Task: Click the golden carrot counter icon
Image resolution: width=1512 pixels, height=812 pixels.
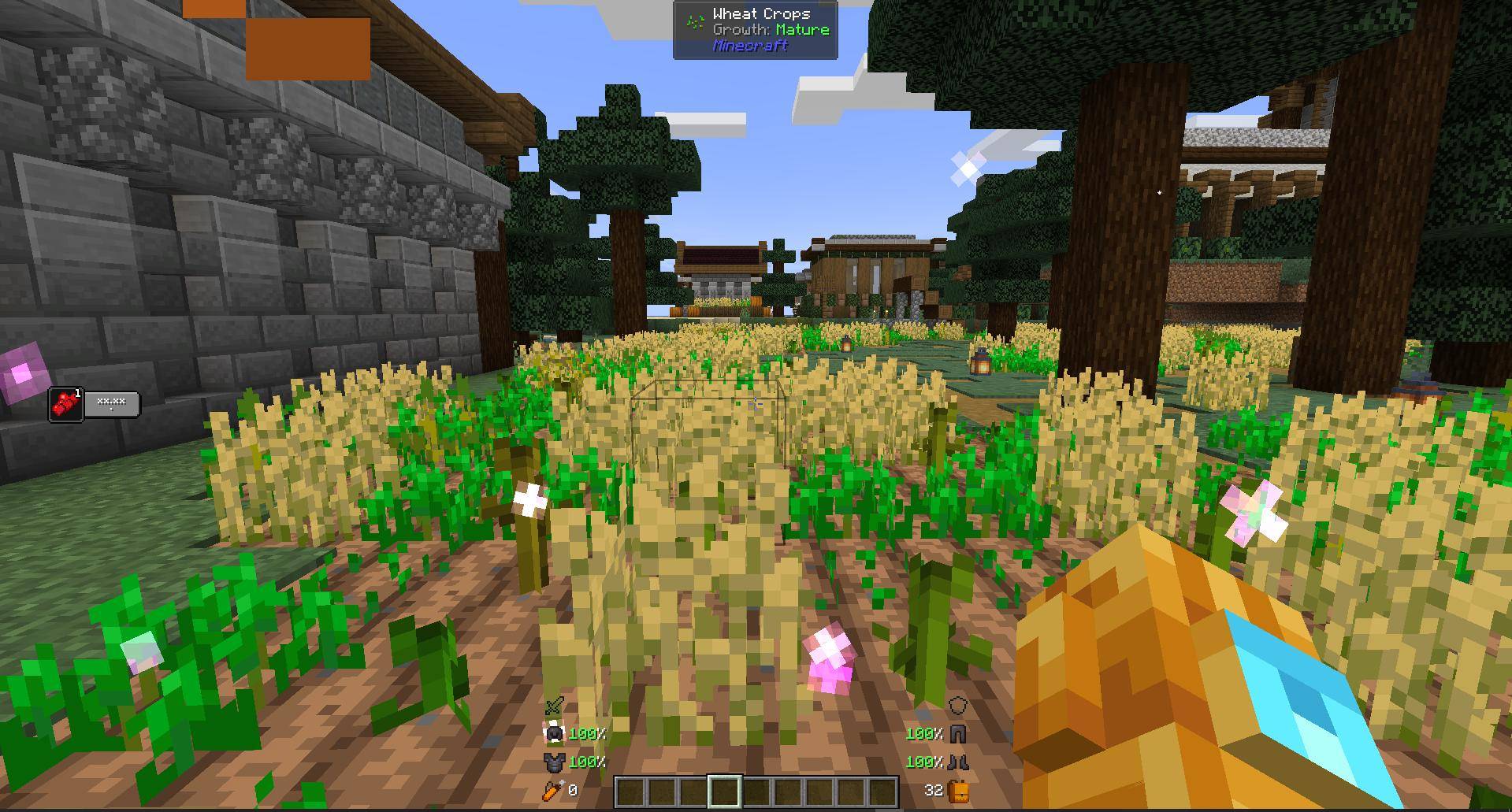Action: 552,790
